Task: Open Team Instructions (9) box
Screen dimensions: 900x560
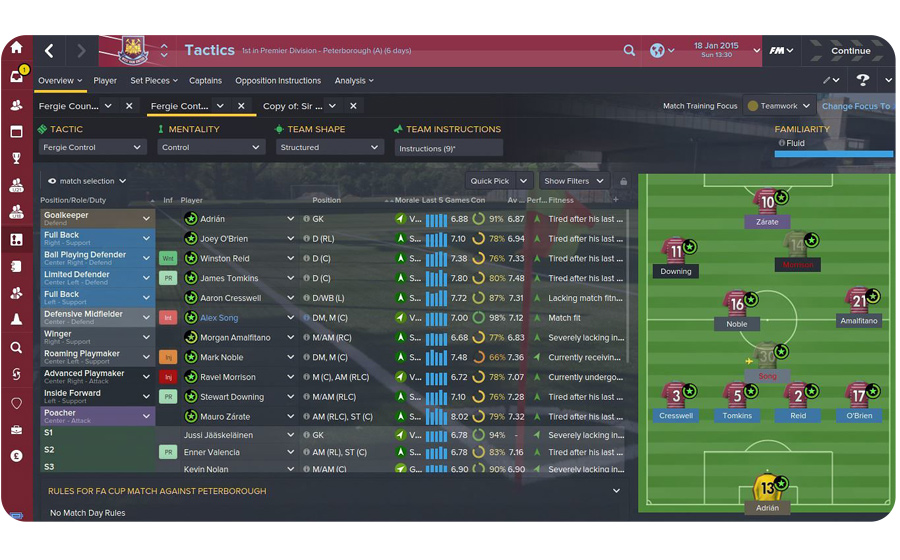Action: (449, 148)
